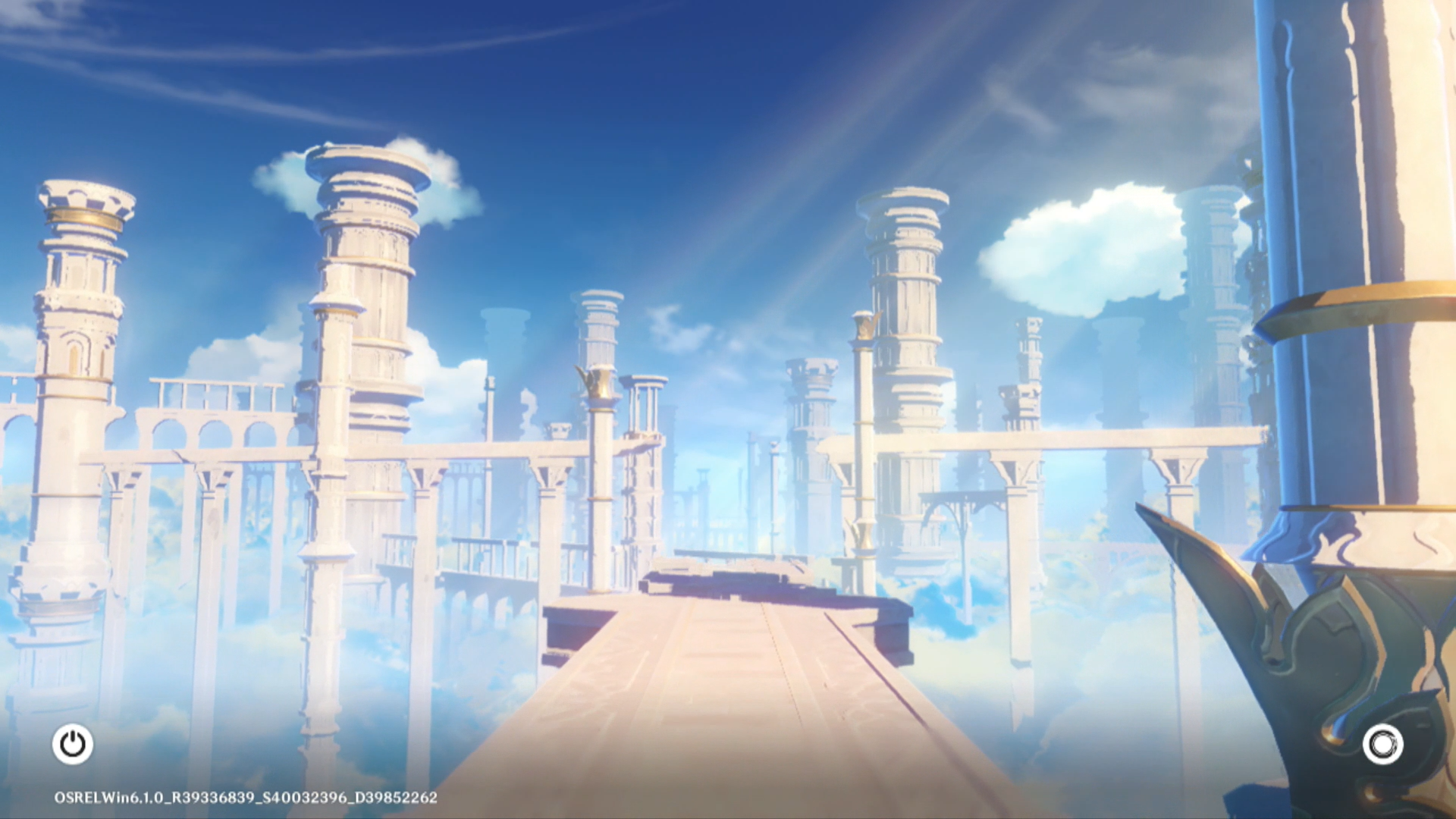Open the circular ring icon button

click(x=1382, y=744)
